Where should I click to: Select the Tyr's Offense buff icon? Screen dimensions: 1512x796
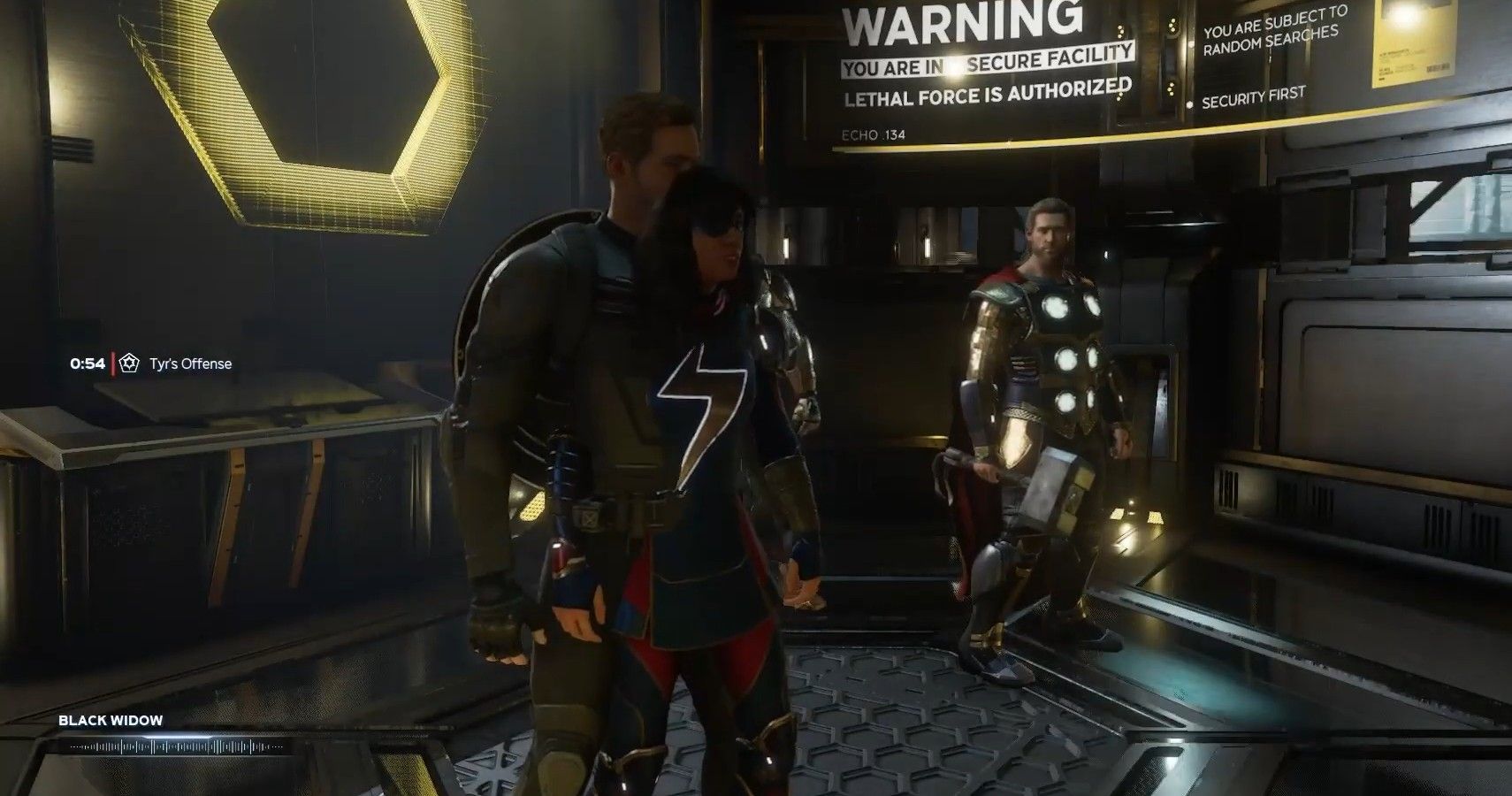130,364
